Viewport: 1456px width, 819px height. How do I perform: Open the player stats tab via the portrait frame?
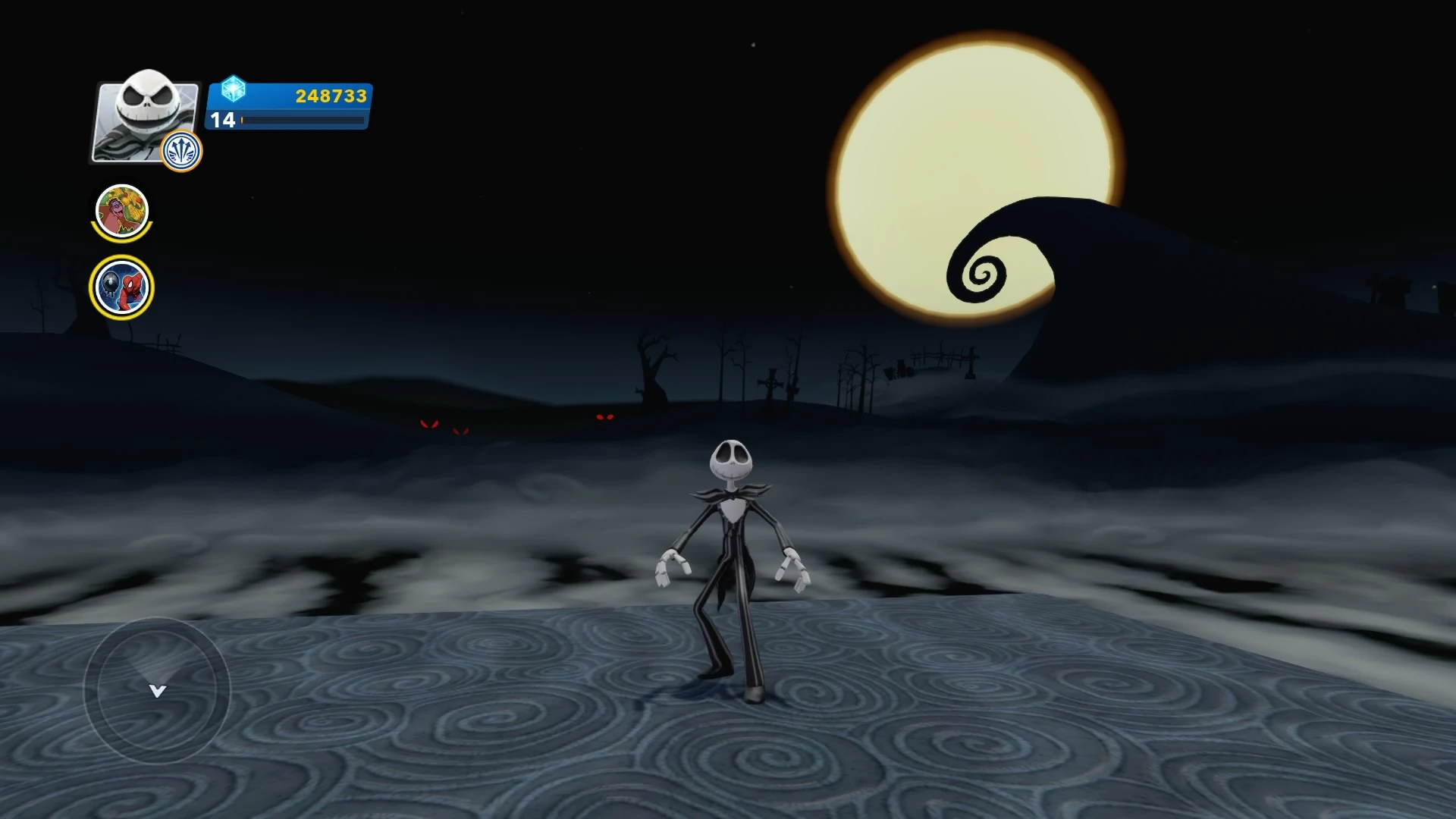tap(144, 118)
